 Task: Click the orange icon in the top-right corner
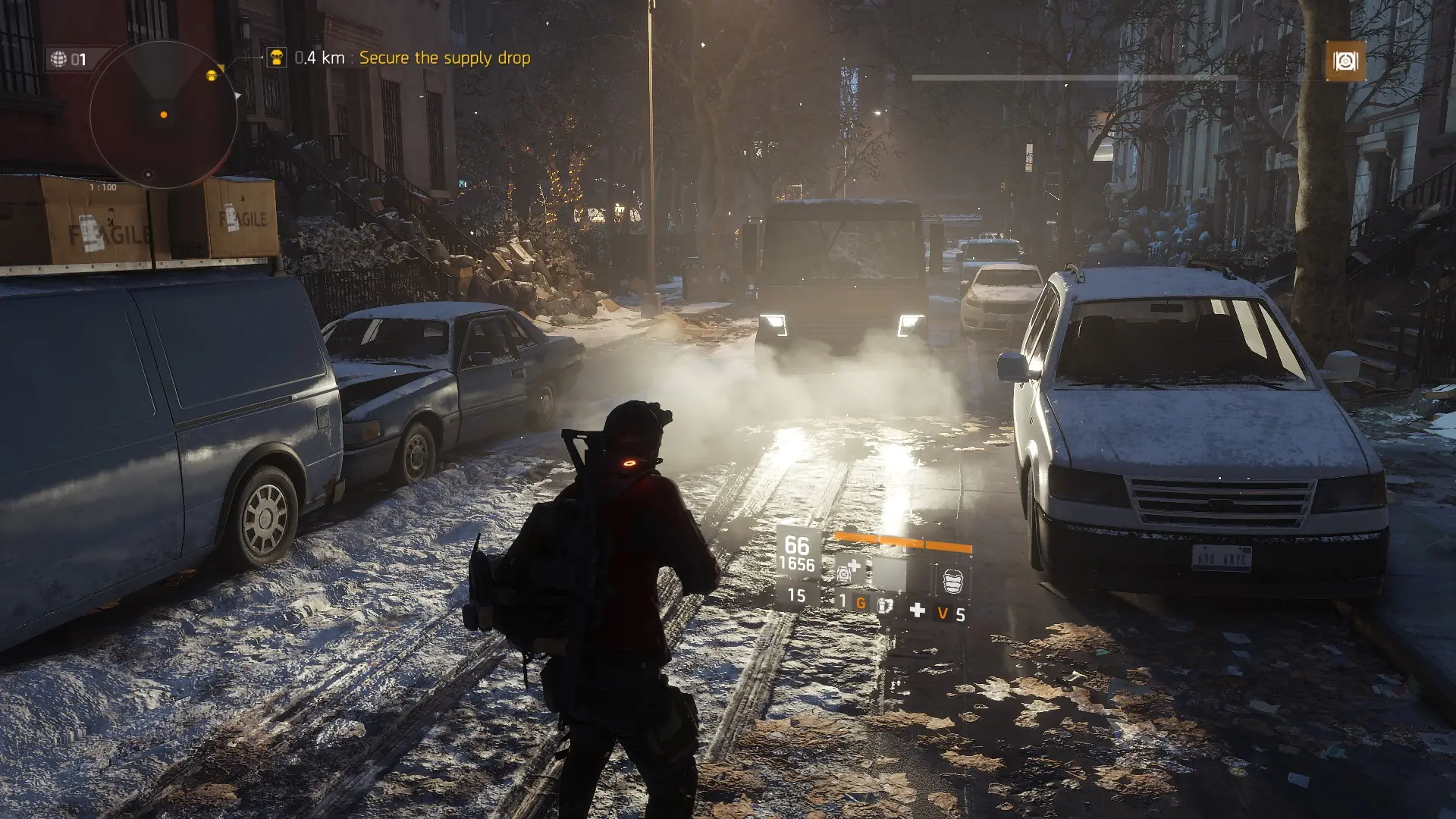1345,61
